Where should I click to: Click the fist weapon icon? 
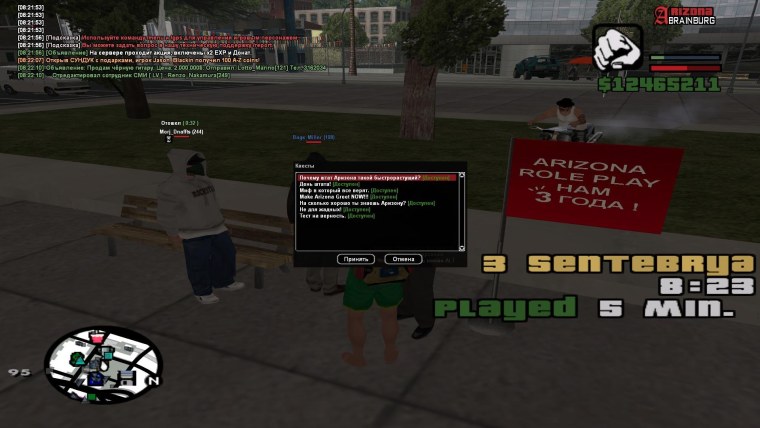click(x=618, y=49)
